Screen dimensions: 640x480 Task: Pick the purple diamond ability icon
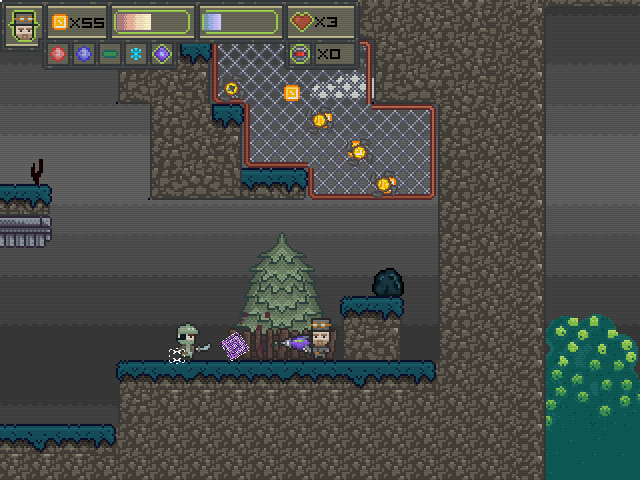161,54
